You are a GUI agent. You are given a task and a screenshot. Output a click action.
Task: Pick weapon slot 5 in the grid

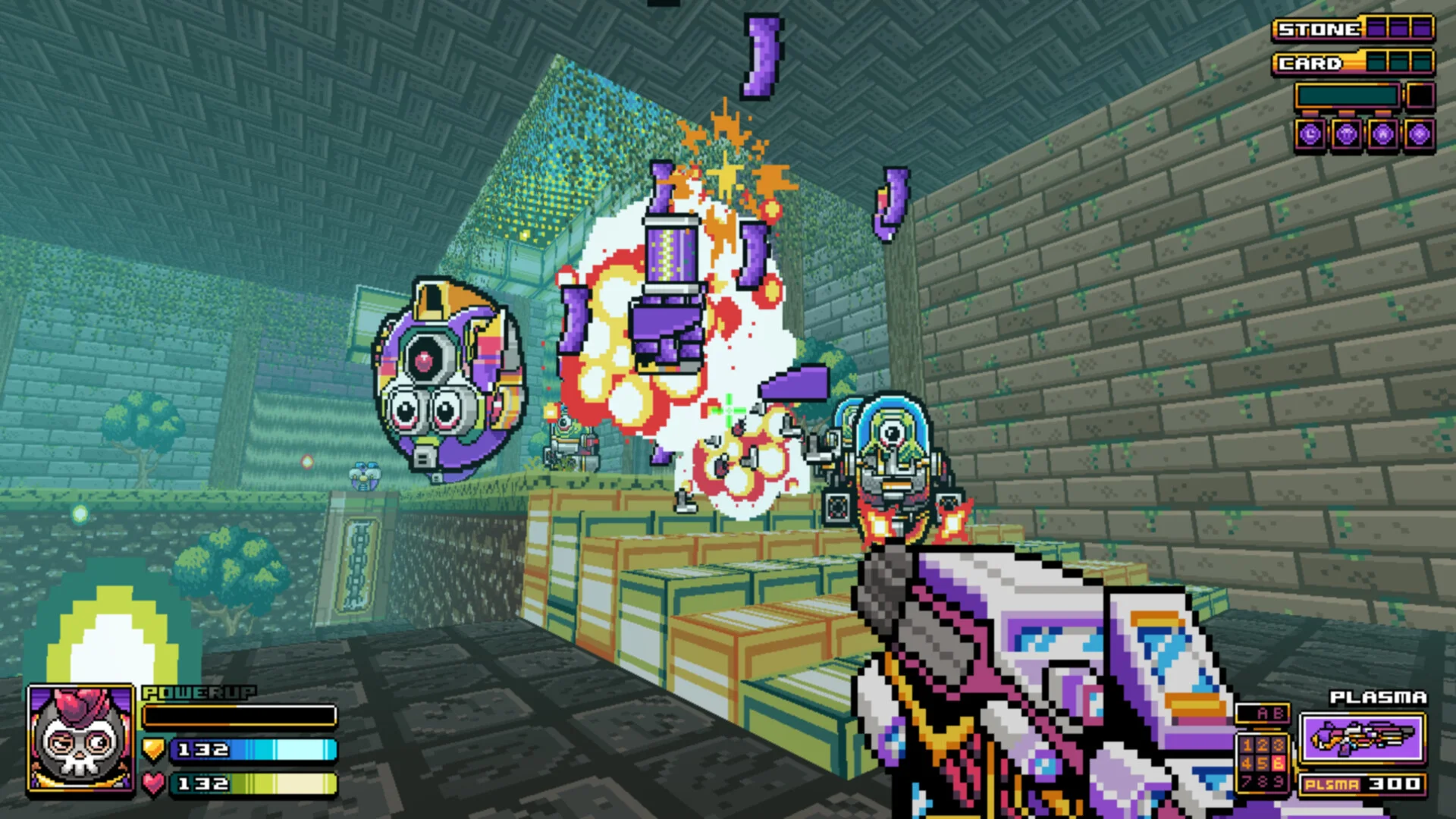tap(1263, 763)
